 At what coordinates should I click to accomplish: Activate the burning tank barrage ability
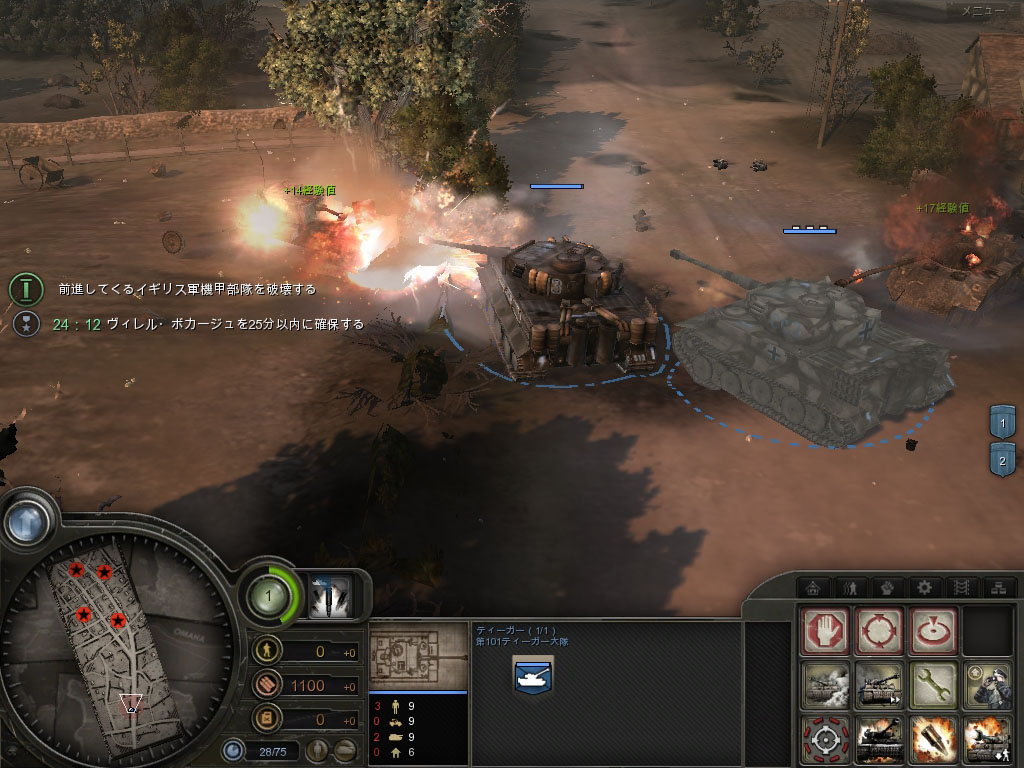click(880, 740)
